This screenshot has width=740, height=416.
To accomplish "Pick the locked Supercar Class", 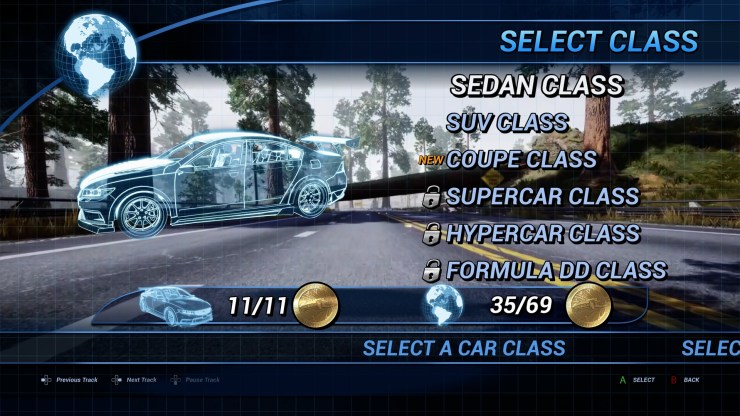I will point(542,197).
